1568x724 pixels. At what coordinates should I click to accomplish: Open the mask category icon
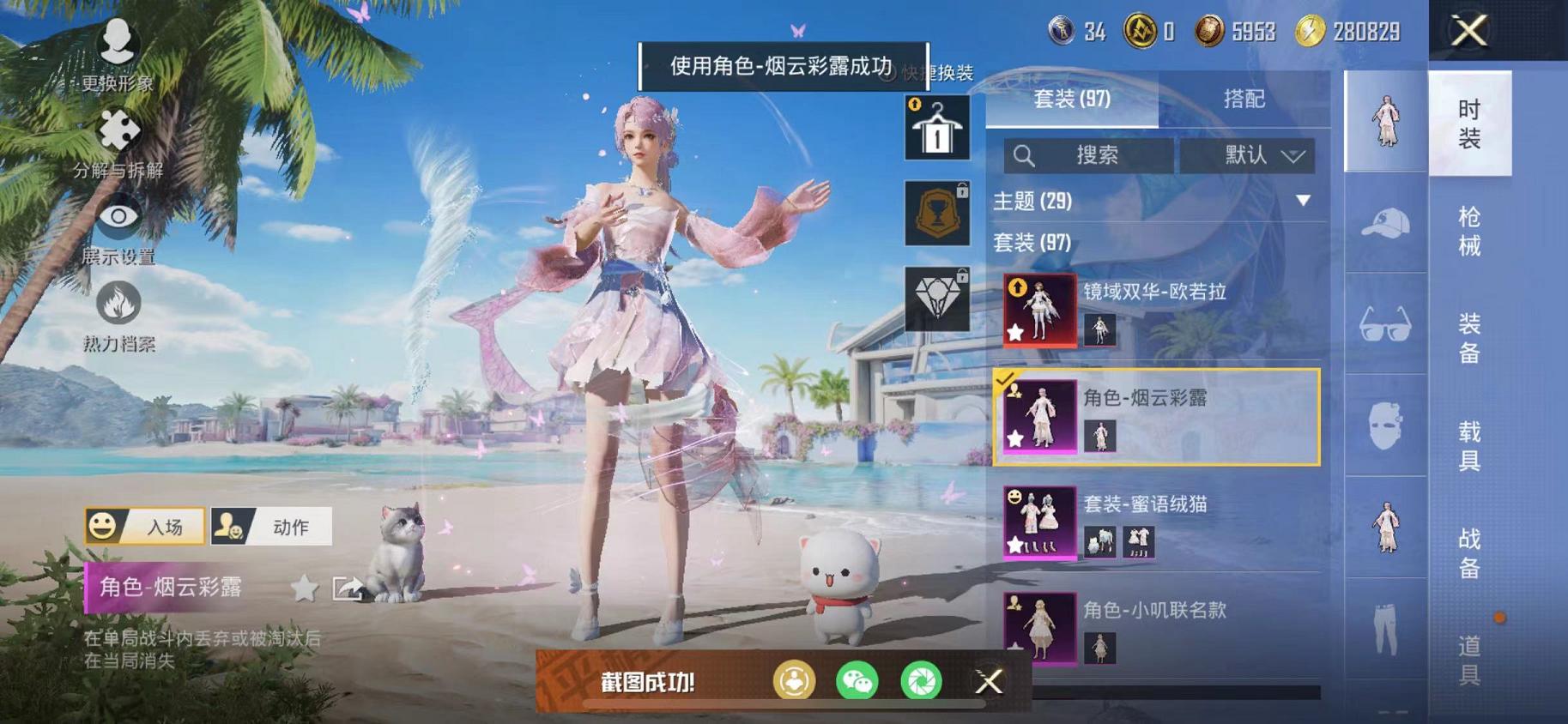(x=1385, y=426)
